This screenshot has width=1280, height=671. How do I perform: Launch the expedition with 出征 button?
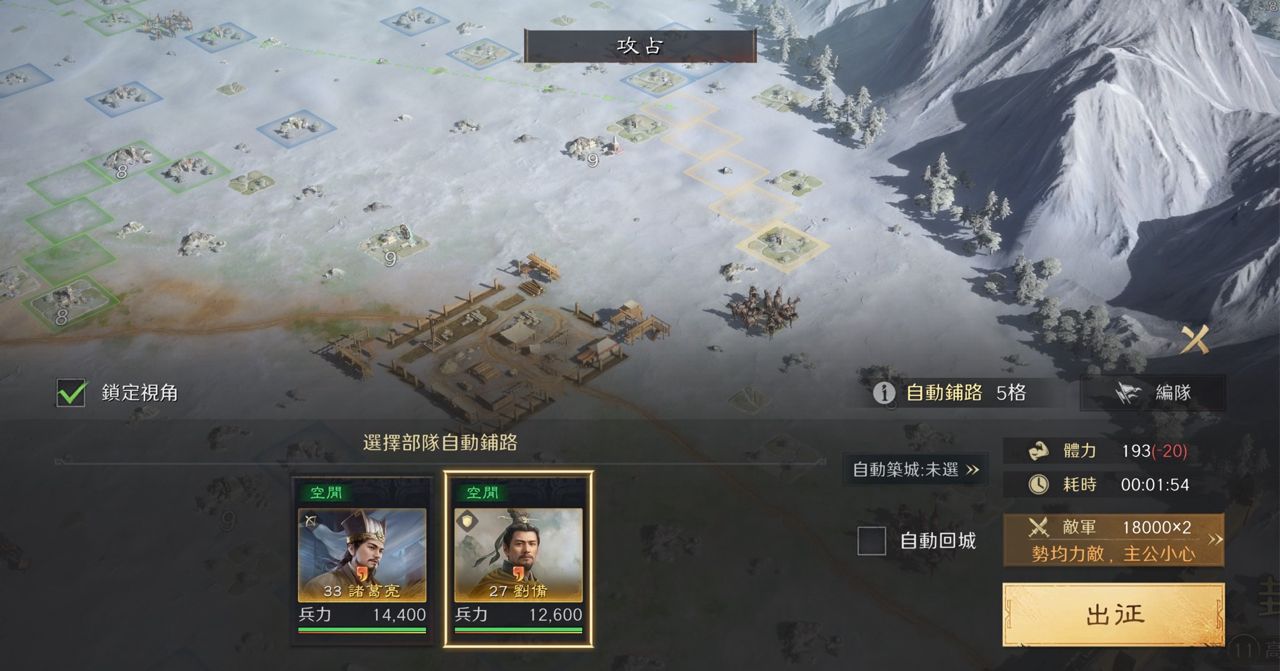click(x=1113, y=614)
